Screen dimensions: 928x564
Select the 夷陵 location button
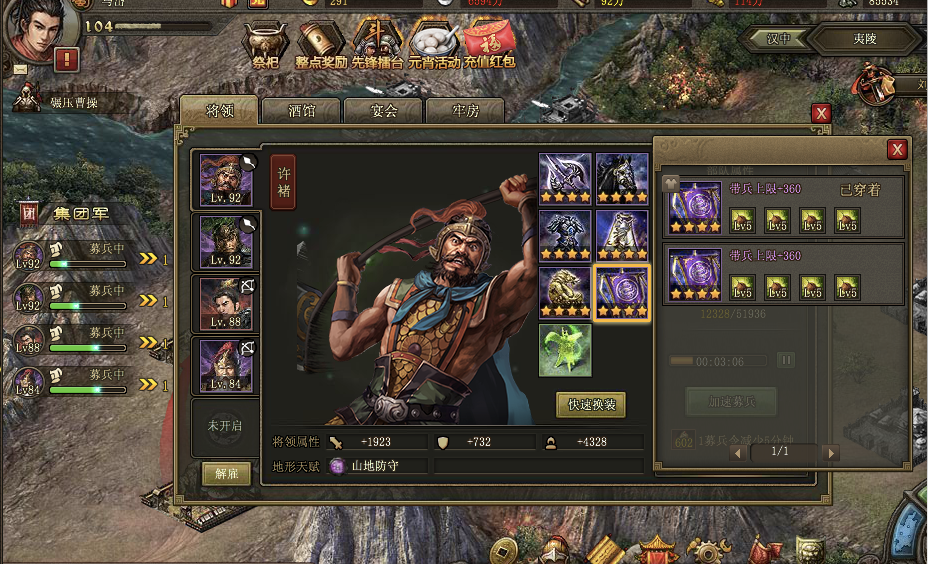(x=864, y=40)
